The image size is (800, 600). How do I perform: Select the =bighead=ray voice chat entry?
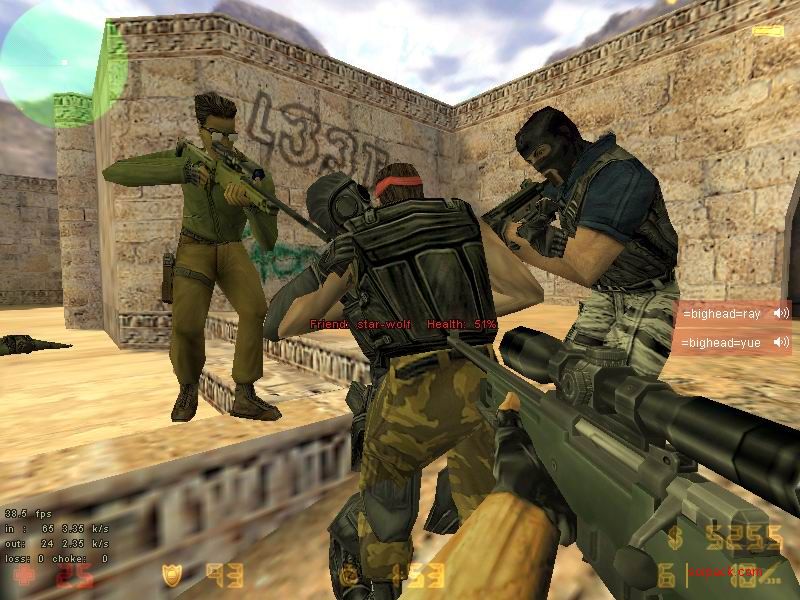[x=723, y=313]
